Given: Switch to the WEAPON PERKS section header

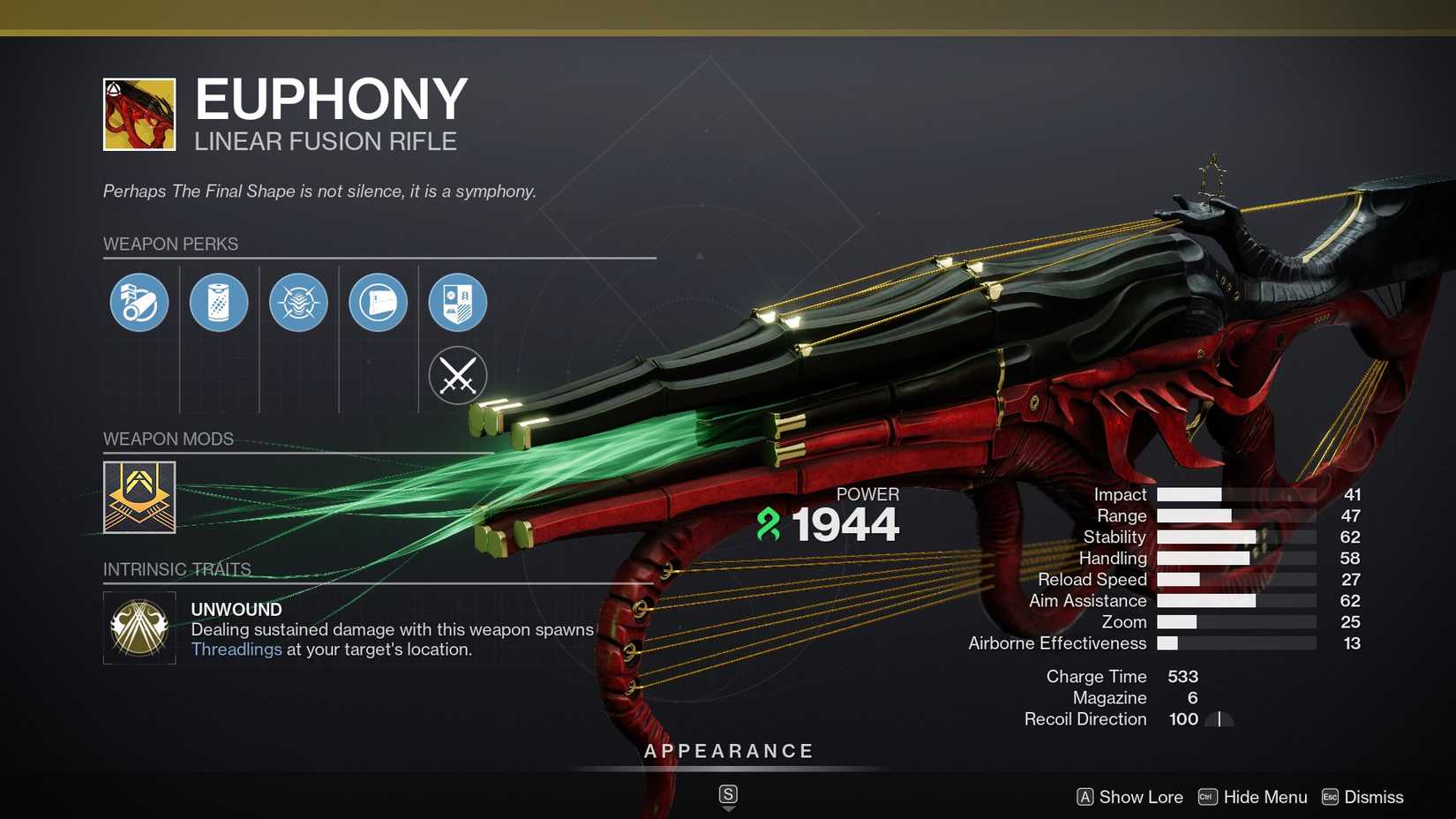Looking at the screenshot, I should pos(170,244).
